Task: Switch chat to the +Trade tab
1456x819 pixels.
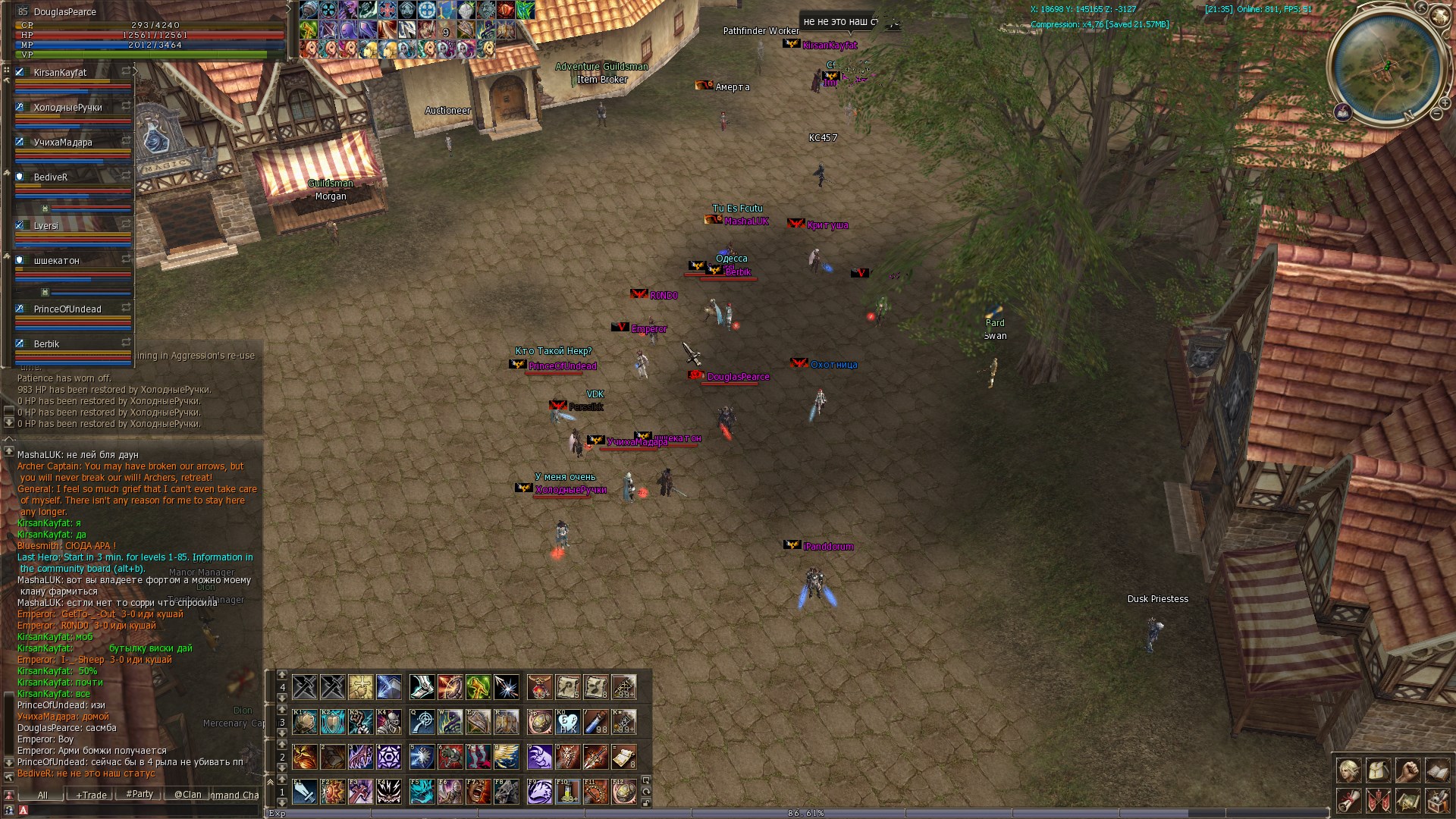Action: point(91,795)
